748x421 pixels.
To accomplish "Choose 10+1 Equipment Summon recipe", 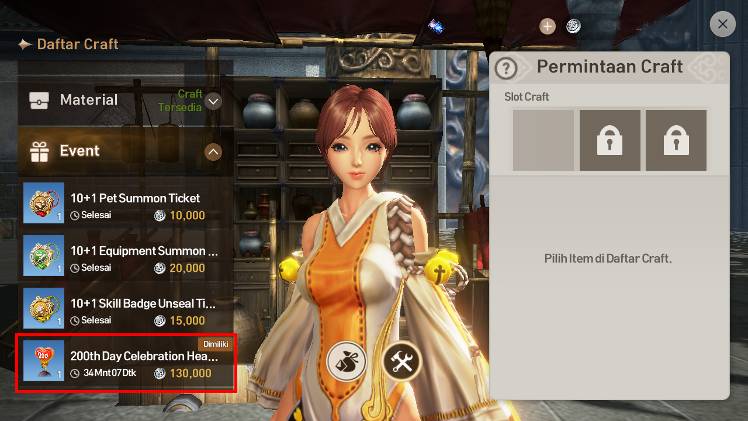I will [x=128, y=258].
